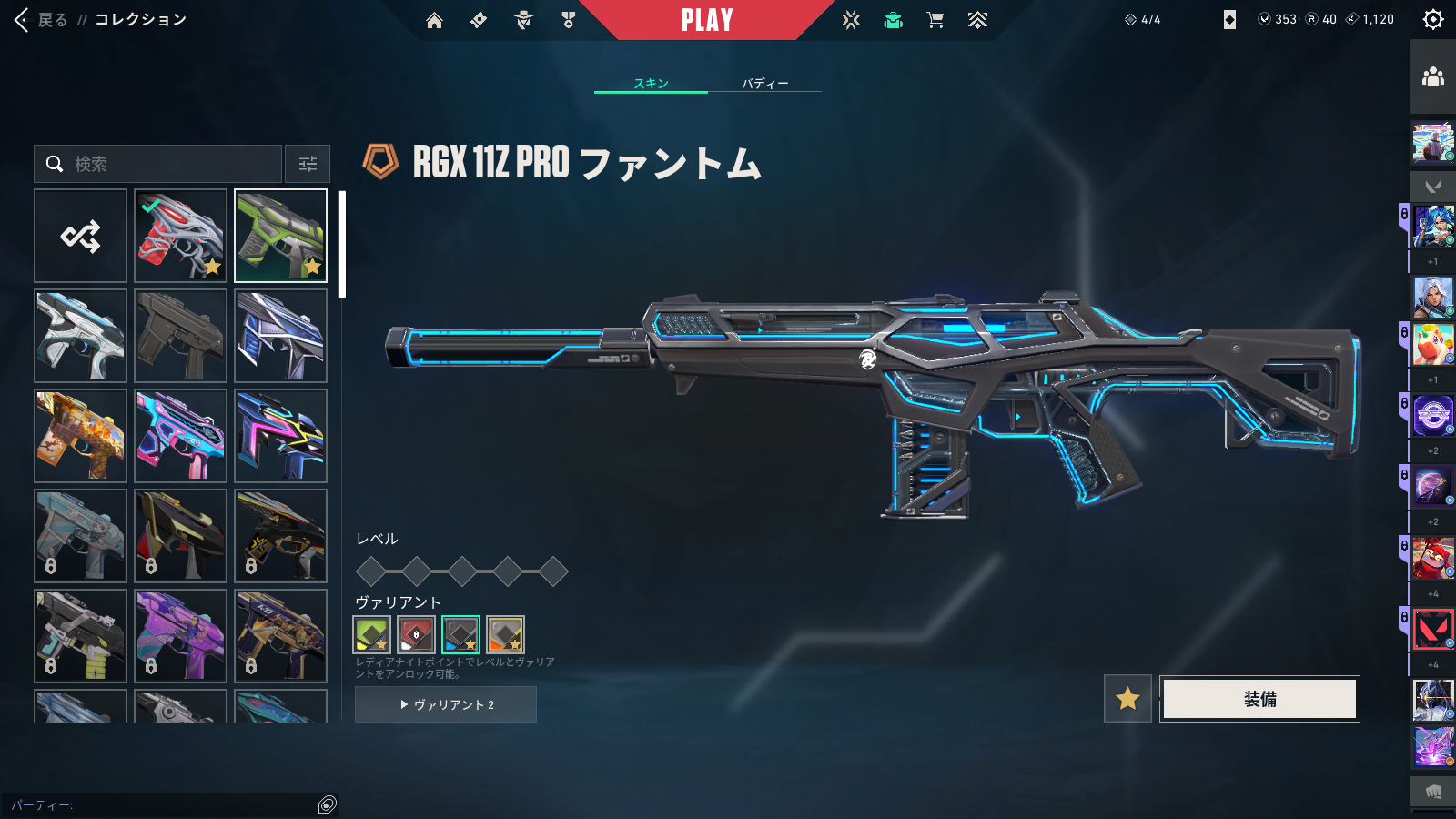Open the skin filter options button
This screenshot has width=1456, height=819.
point(308,164)
